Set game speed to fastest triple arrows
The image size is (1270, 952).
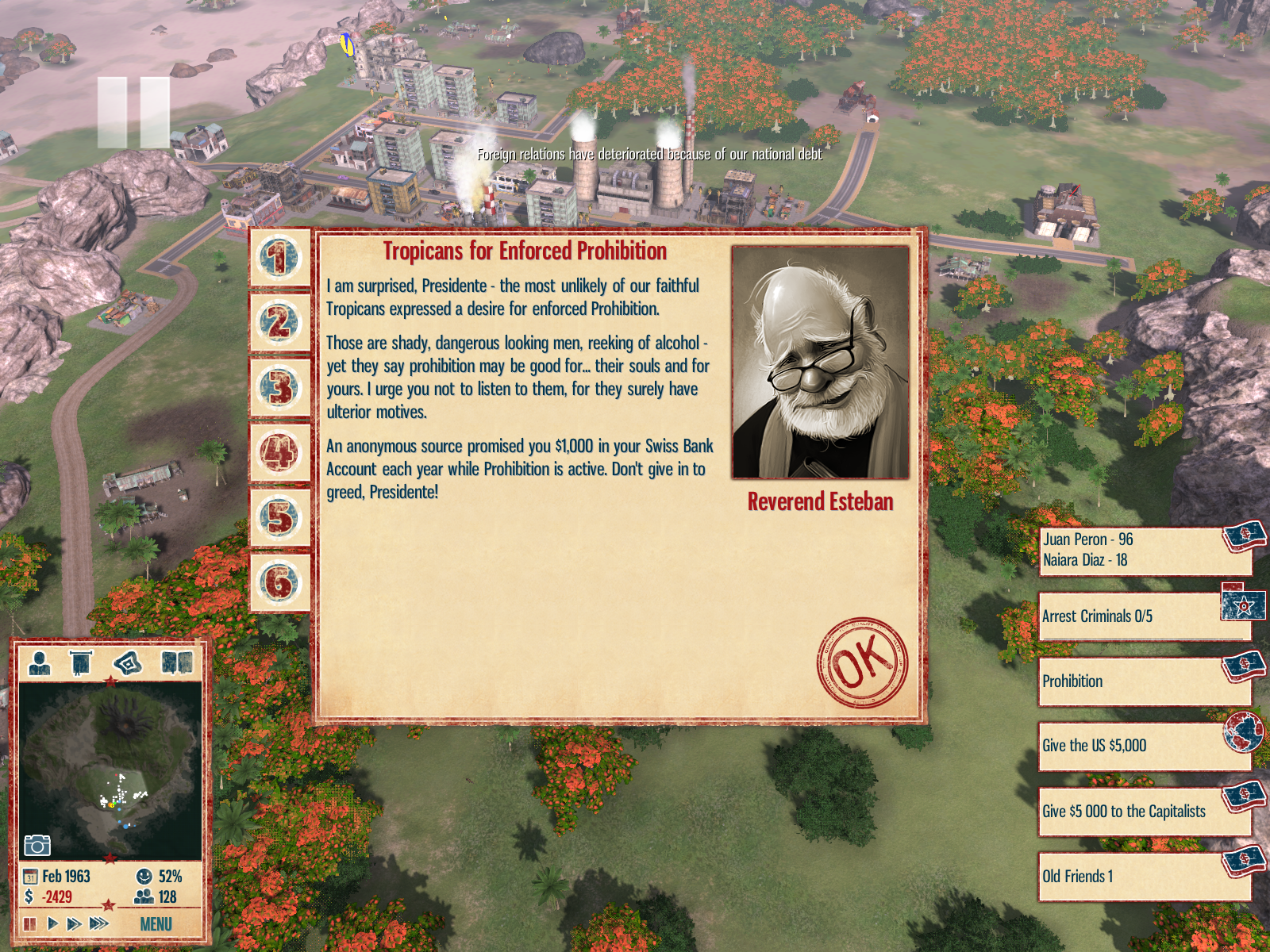pos(99,924)
